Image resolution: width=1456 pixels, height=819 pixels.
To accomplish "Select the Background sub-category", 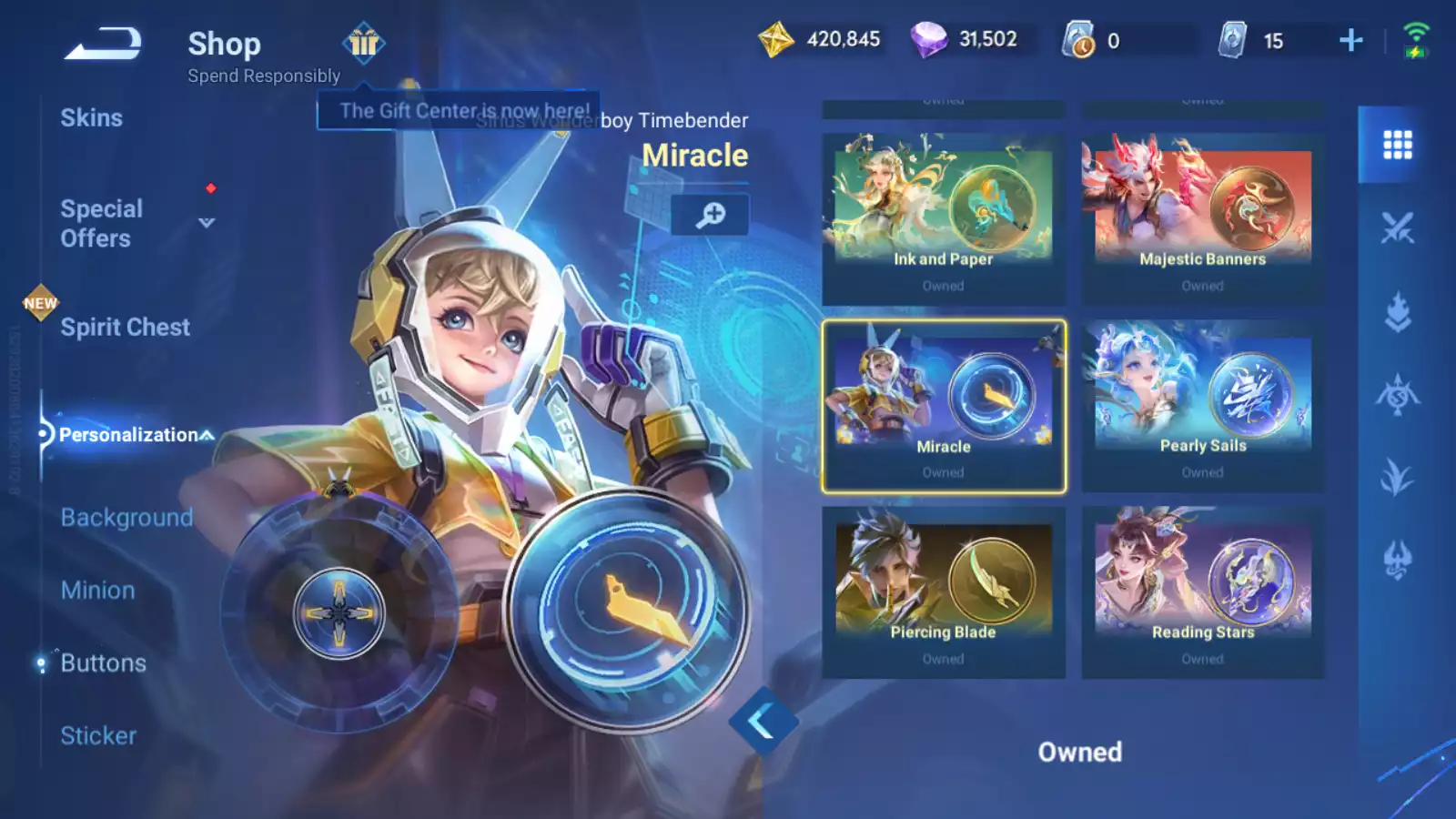I will (x=126, y=518).
